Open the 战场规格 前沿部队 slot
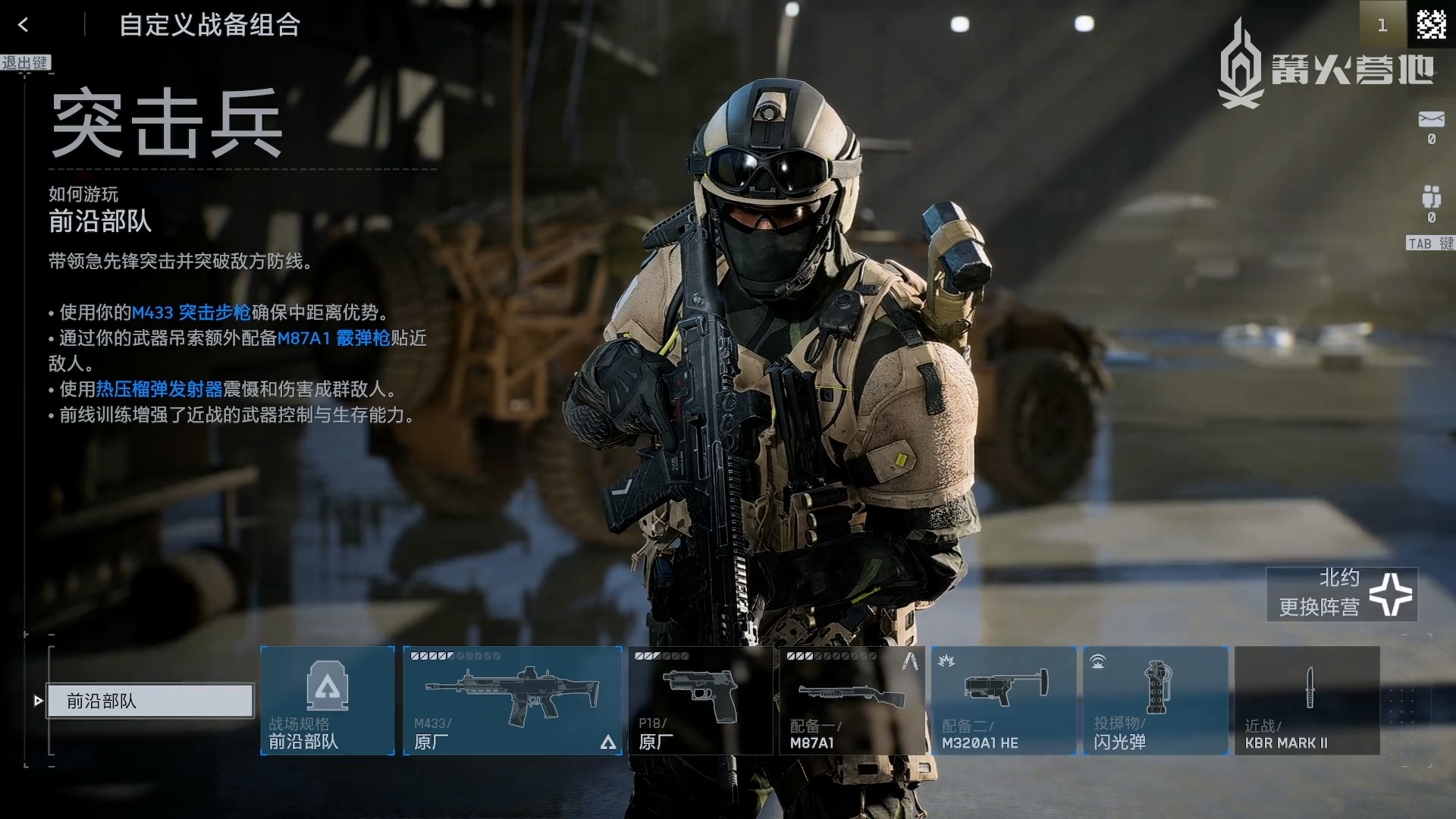1456x819 pixels. (328, 701)
